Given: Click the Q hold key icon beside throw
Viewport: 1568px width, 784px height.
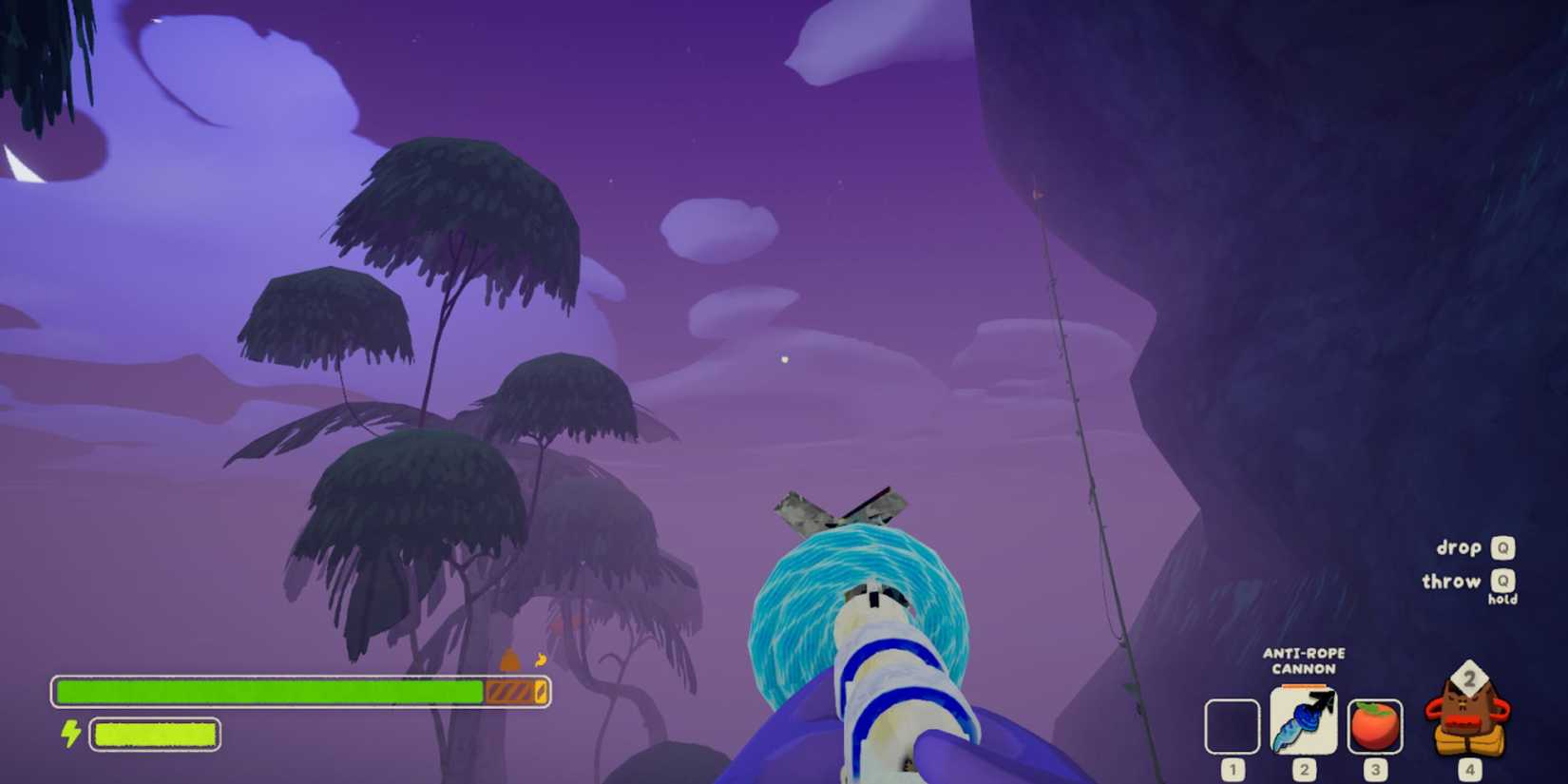Looking at the screenshot, I should tap(1504, 581).
